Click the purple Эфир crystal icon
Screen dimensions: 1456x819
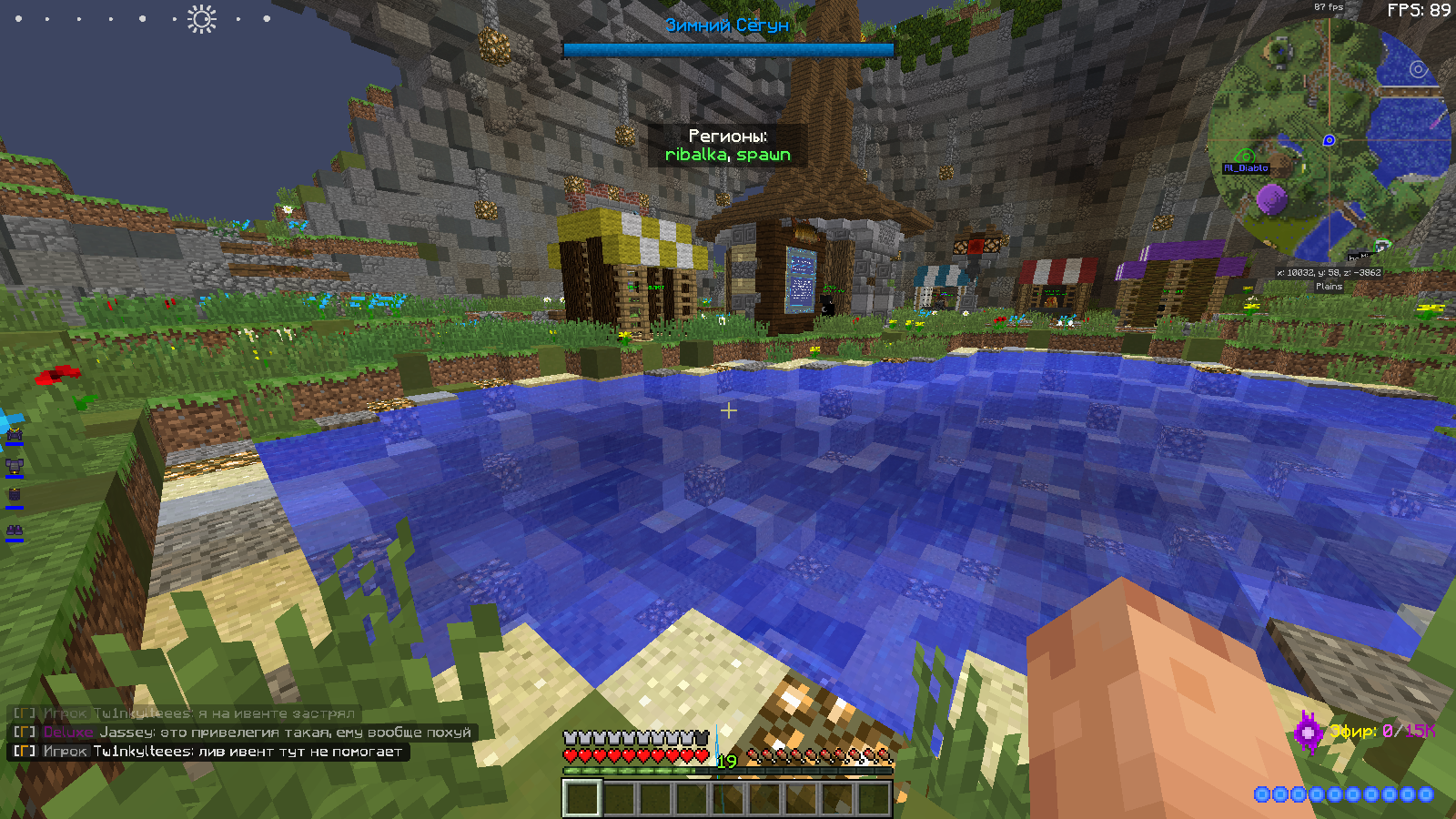coord(1309,731)
